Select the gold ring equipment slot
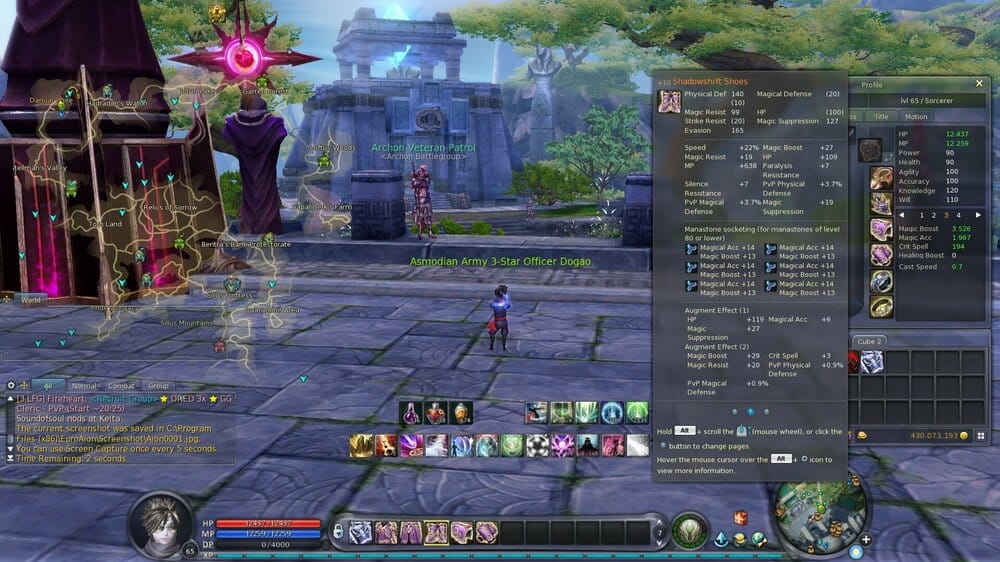Image resolution: width=1000 pixels, height=562 pixels. click(881, 306)
